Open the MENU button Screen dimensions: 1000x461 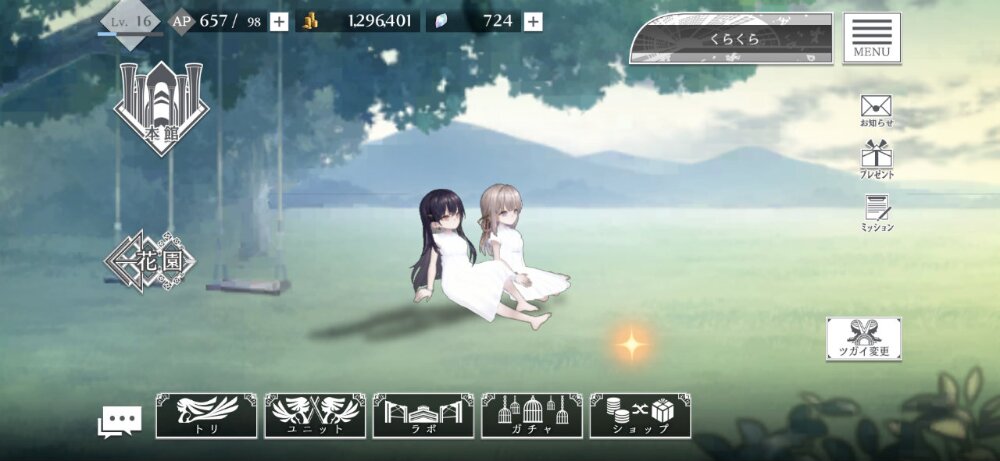coord(871,39)
